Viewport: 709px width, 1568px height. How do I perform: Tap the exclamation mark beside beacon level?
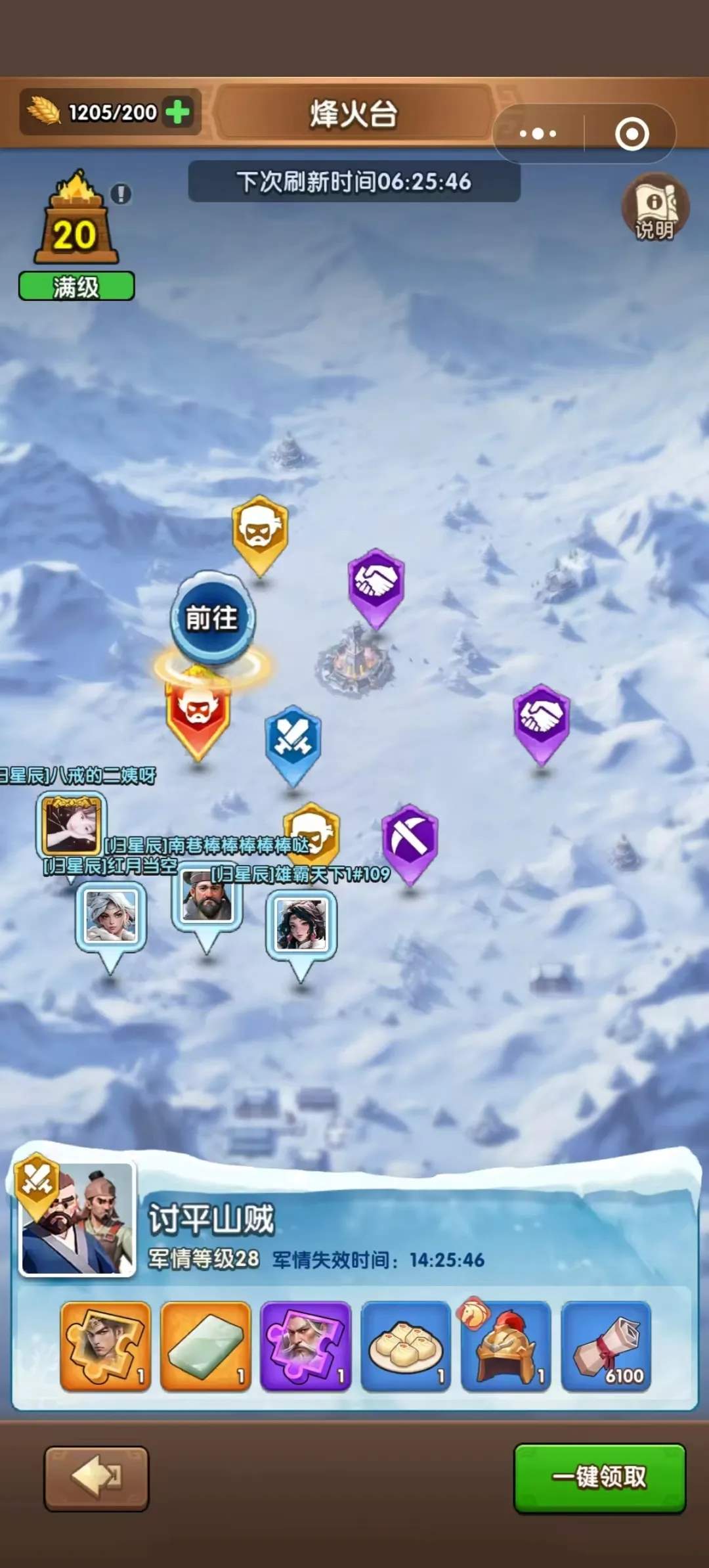(121, 194)
